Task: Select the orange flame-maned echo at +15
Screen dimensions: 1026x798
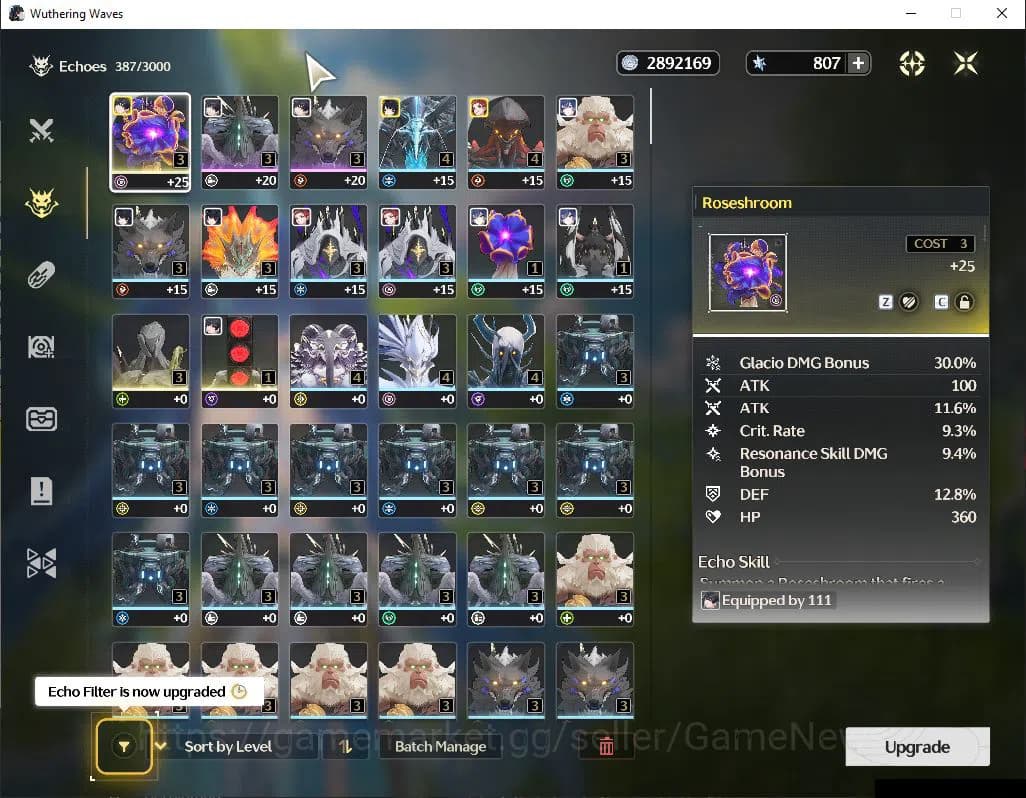Action: click(x=240, y=250)
